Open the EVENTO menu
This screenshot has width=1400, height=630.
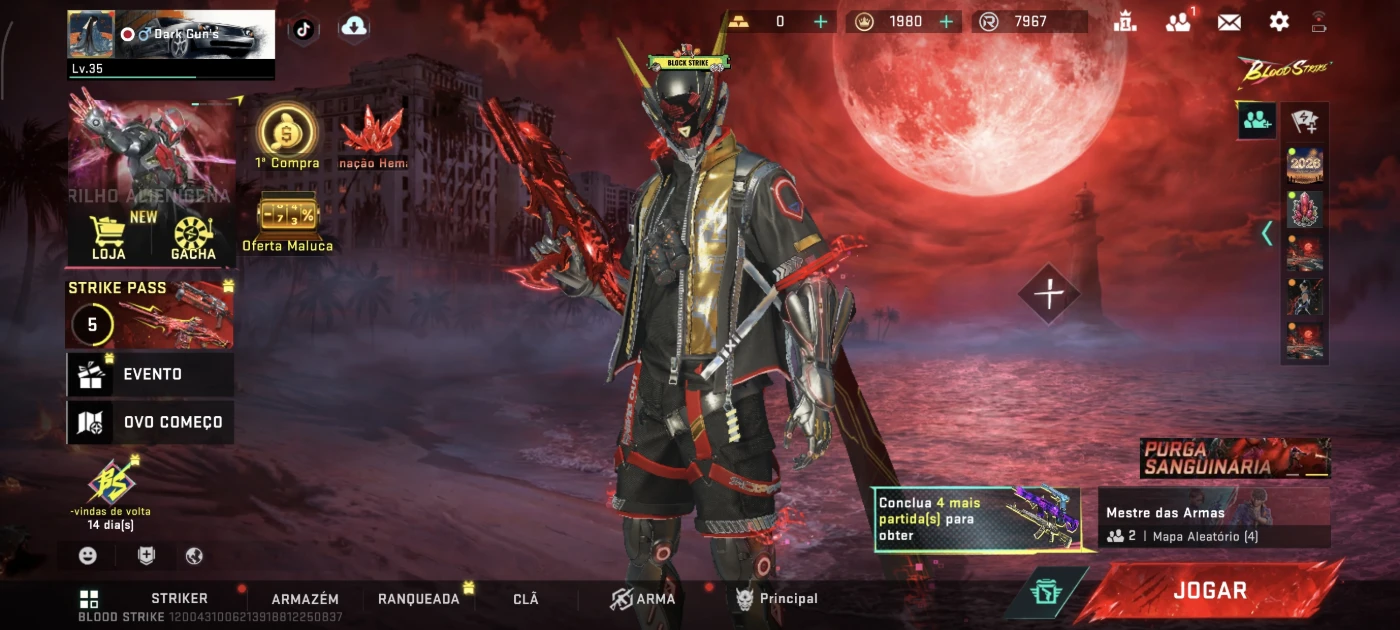click(x=150, y=374)
